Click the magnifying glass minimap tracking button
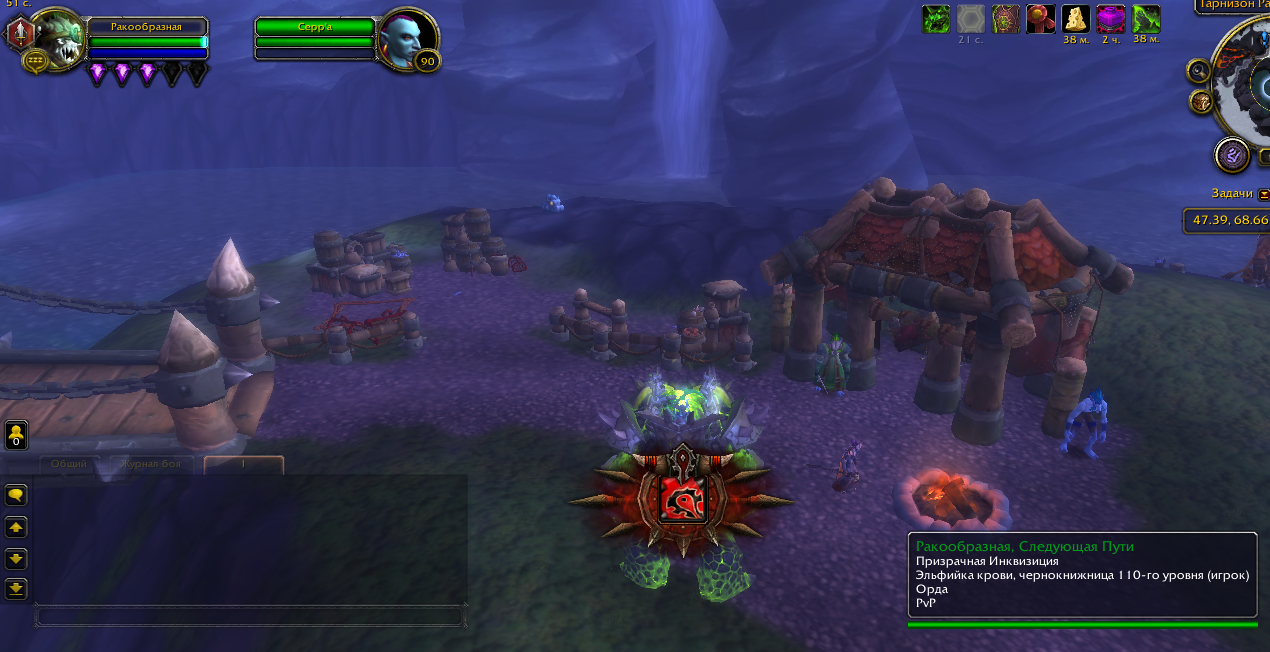This screenshot has width=1270, height=652. (1199, 71)
